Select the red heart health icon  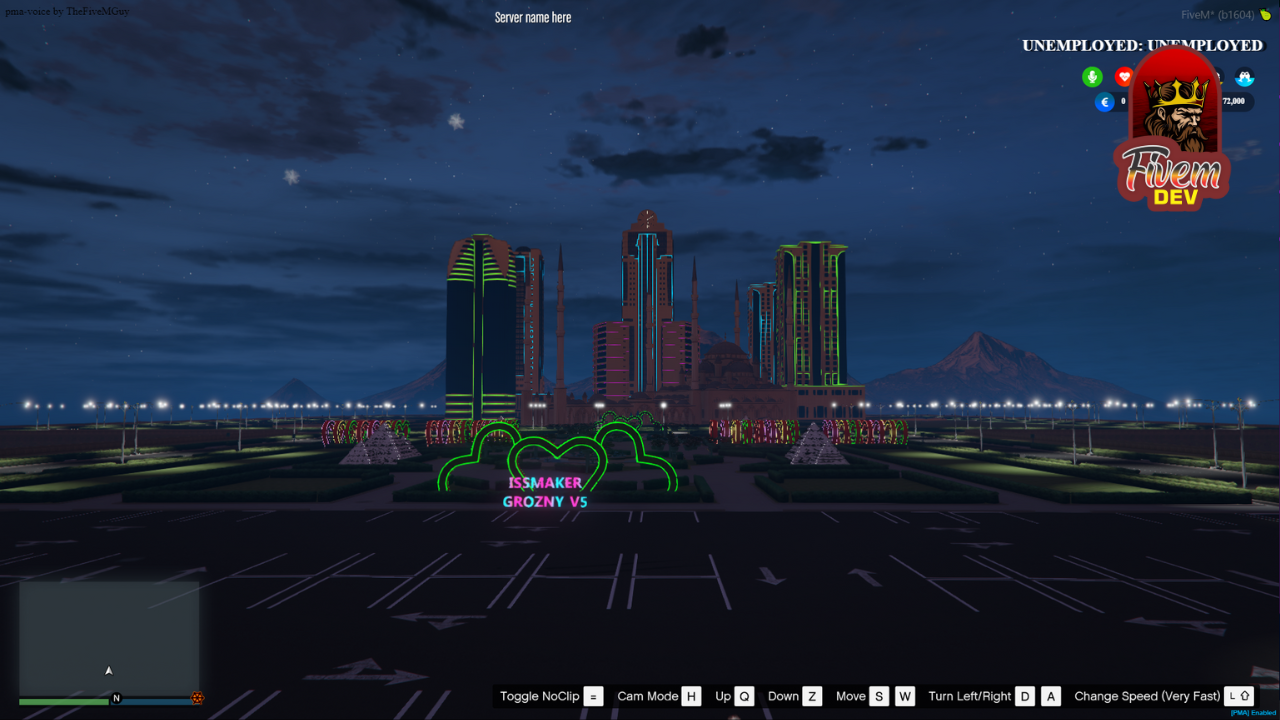click(1124, 77)
